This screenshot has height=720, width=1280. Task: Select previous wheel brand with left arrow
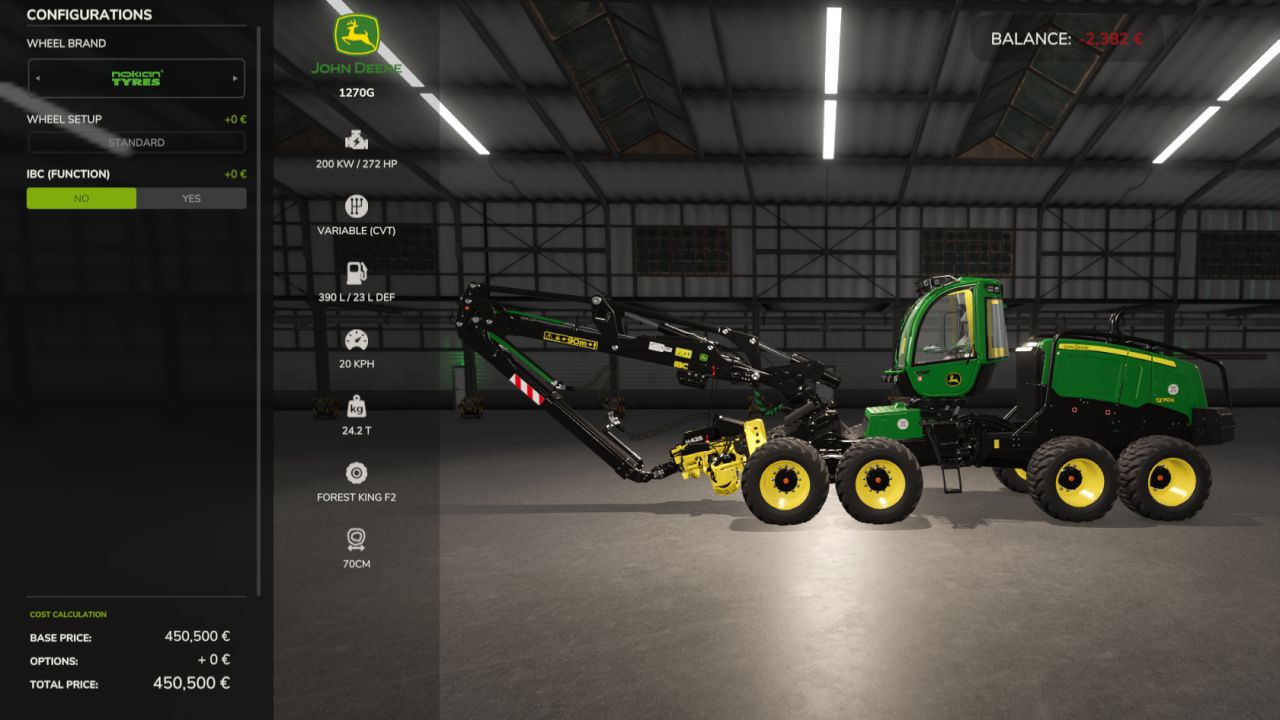pos(38,78)
